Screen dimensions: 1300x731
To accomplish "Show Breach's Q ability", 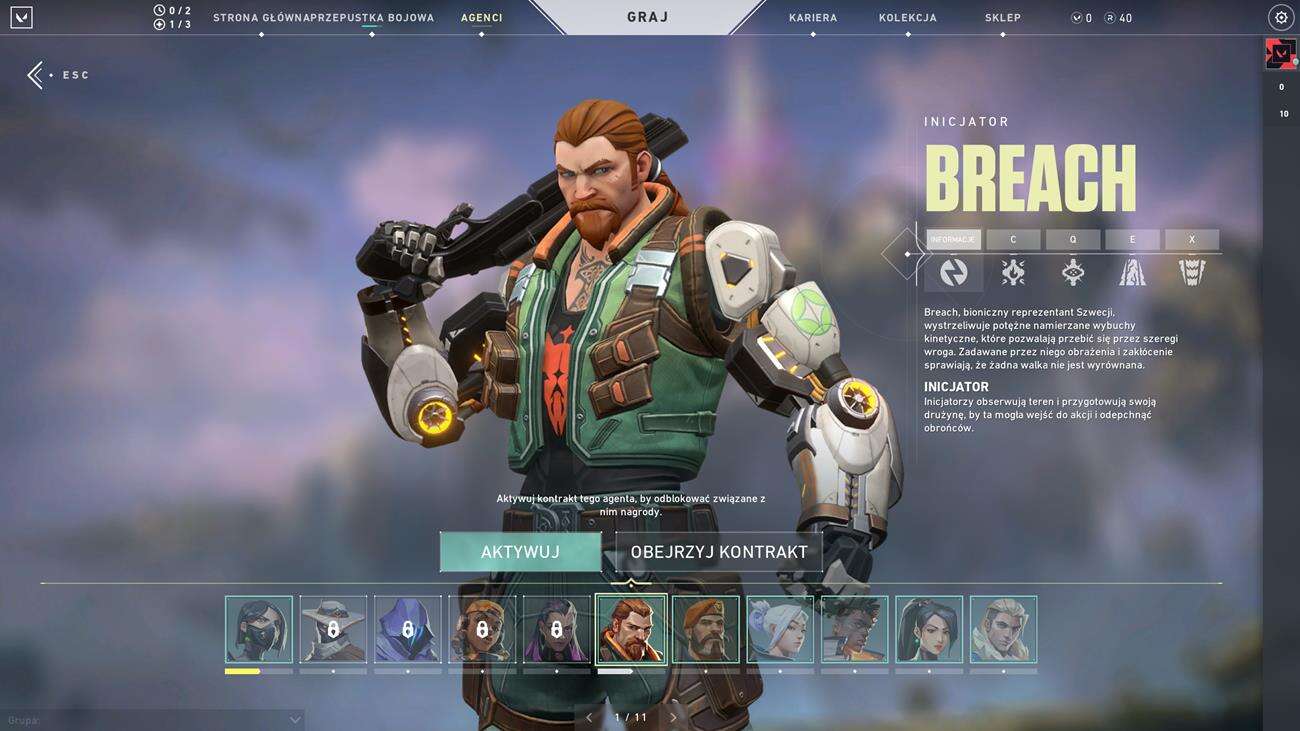I will (x=1072, y=240).
